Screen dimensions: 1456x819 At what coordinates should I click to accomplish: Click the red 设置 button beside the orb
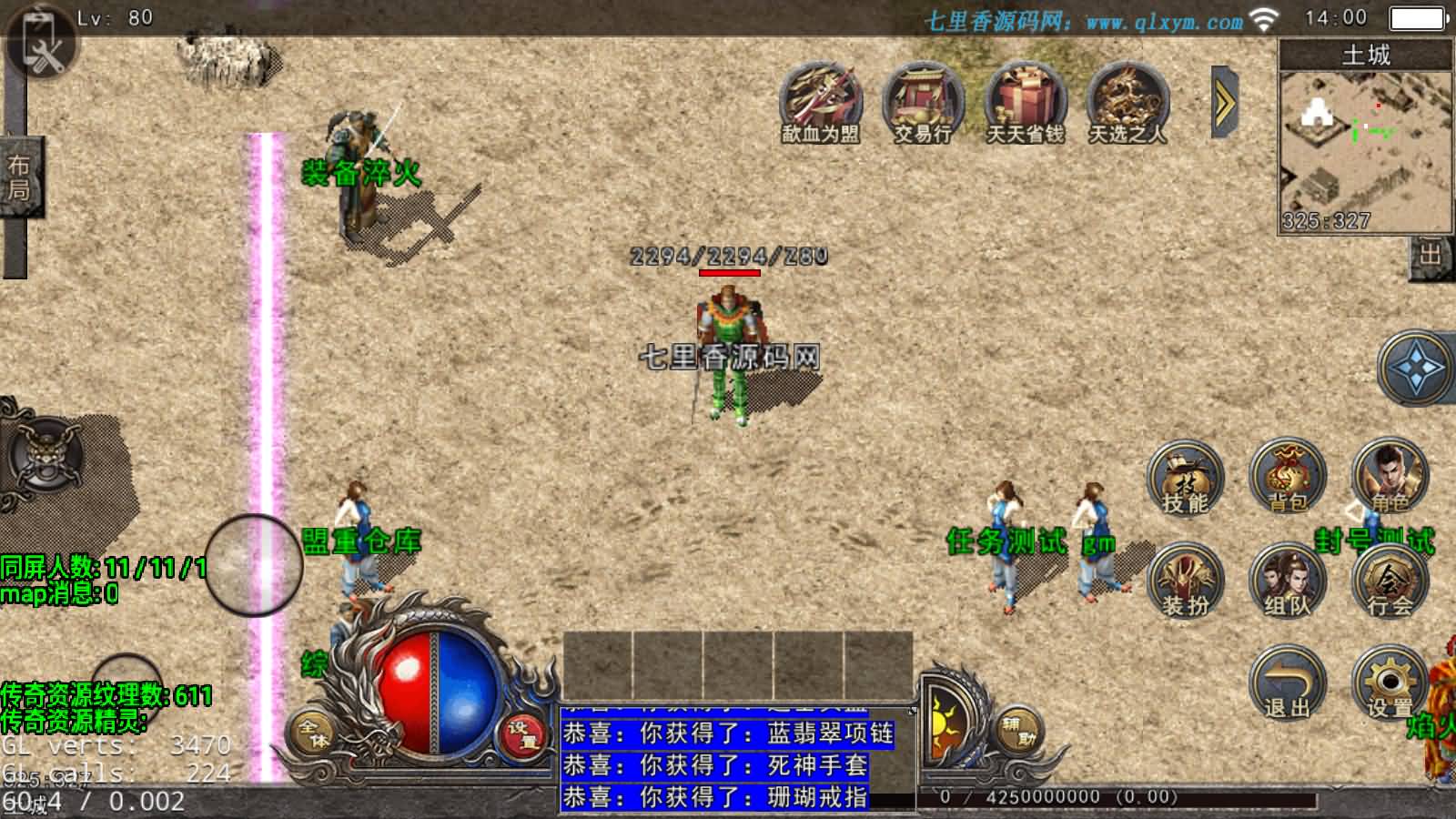click(x=522, y=733)
